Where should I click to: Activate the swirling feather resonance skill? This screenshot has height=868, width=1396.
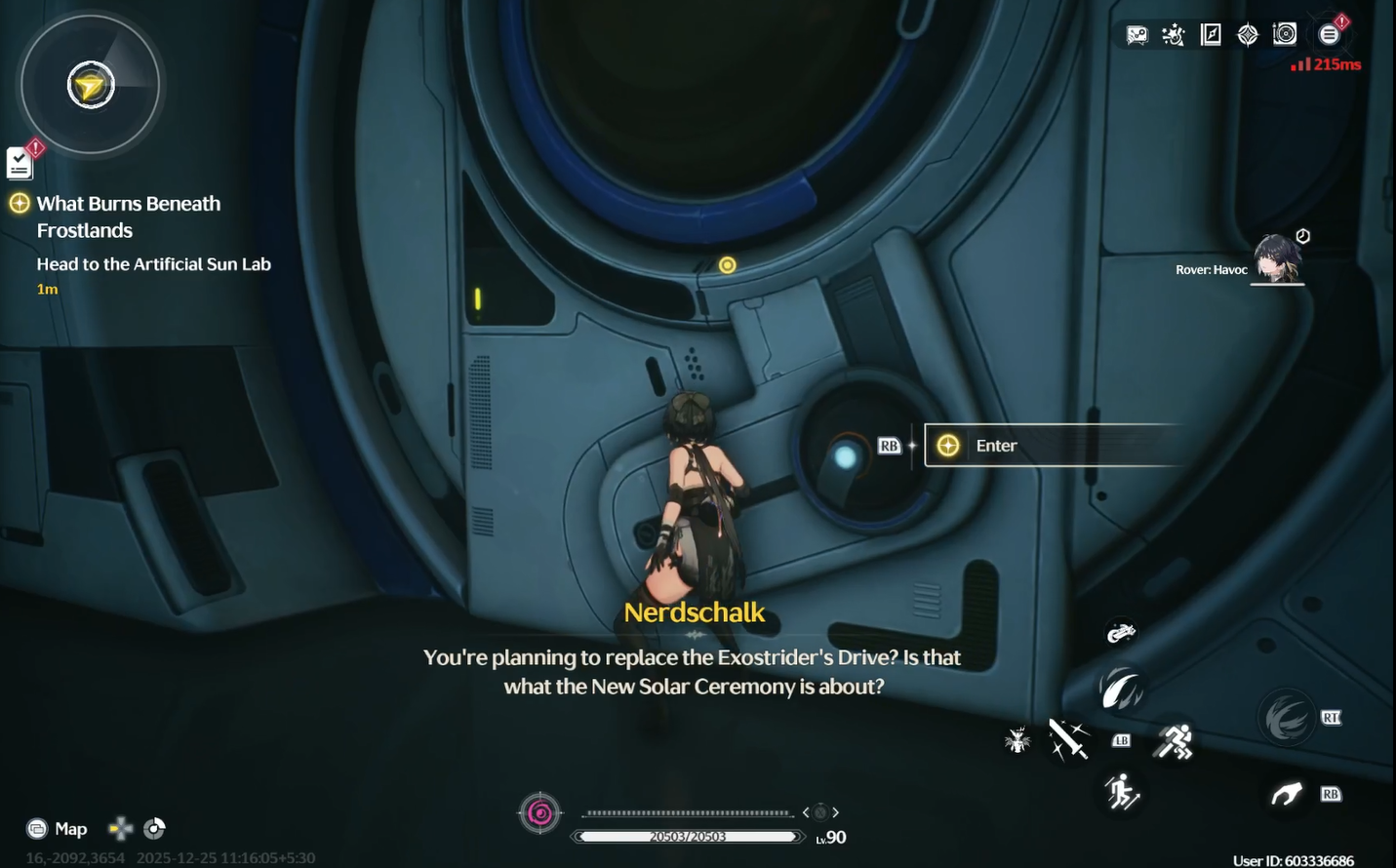1121,689
